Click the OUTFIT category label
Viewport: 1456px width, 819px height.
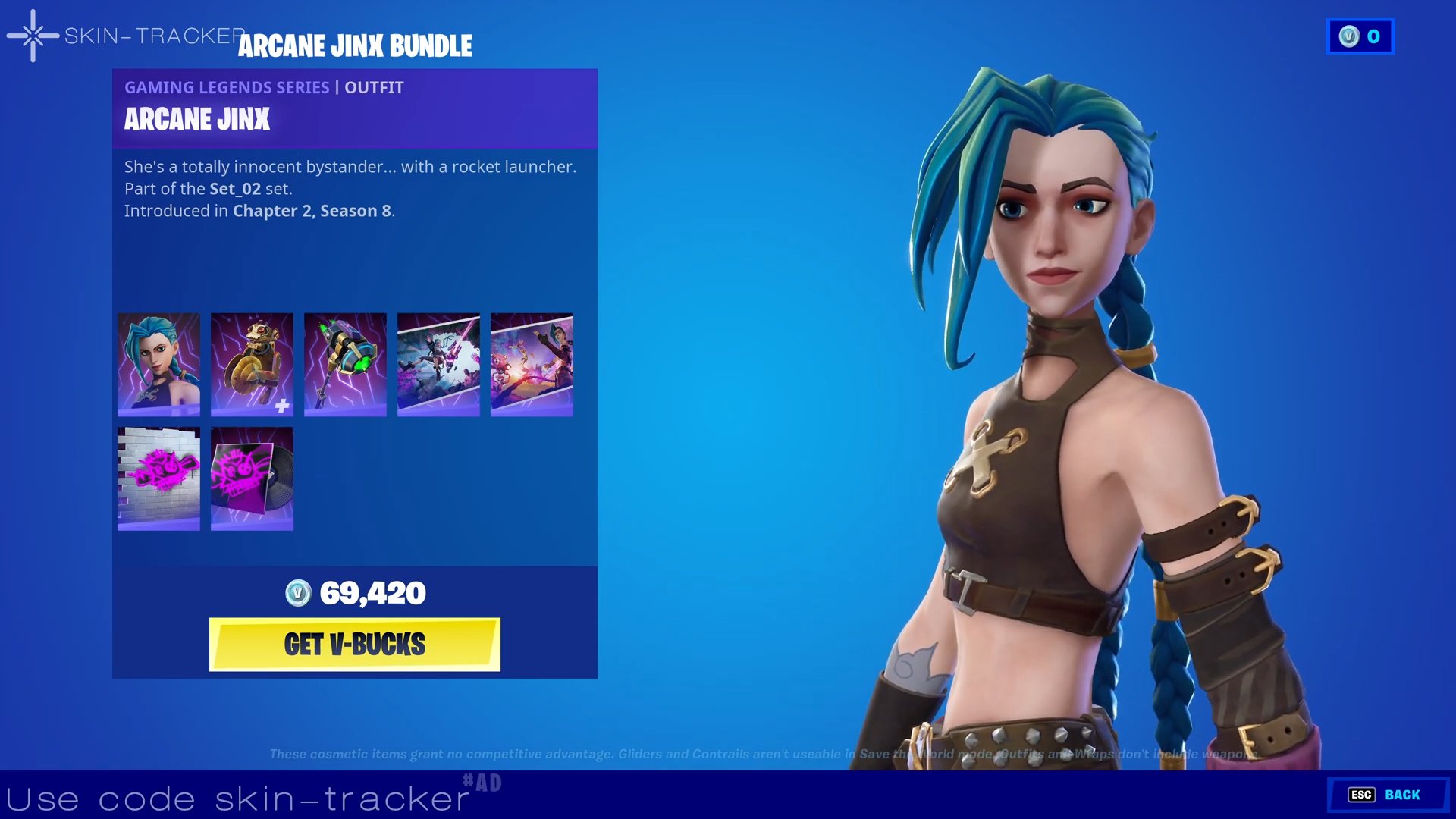coord(373,87)
